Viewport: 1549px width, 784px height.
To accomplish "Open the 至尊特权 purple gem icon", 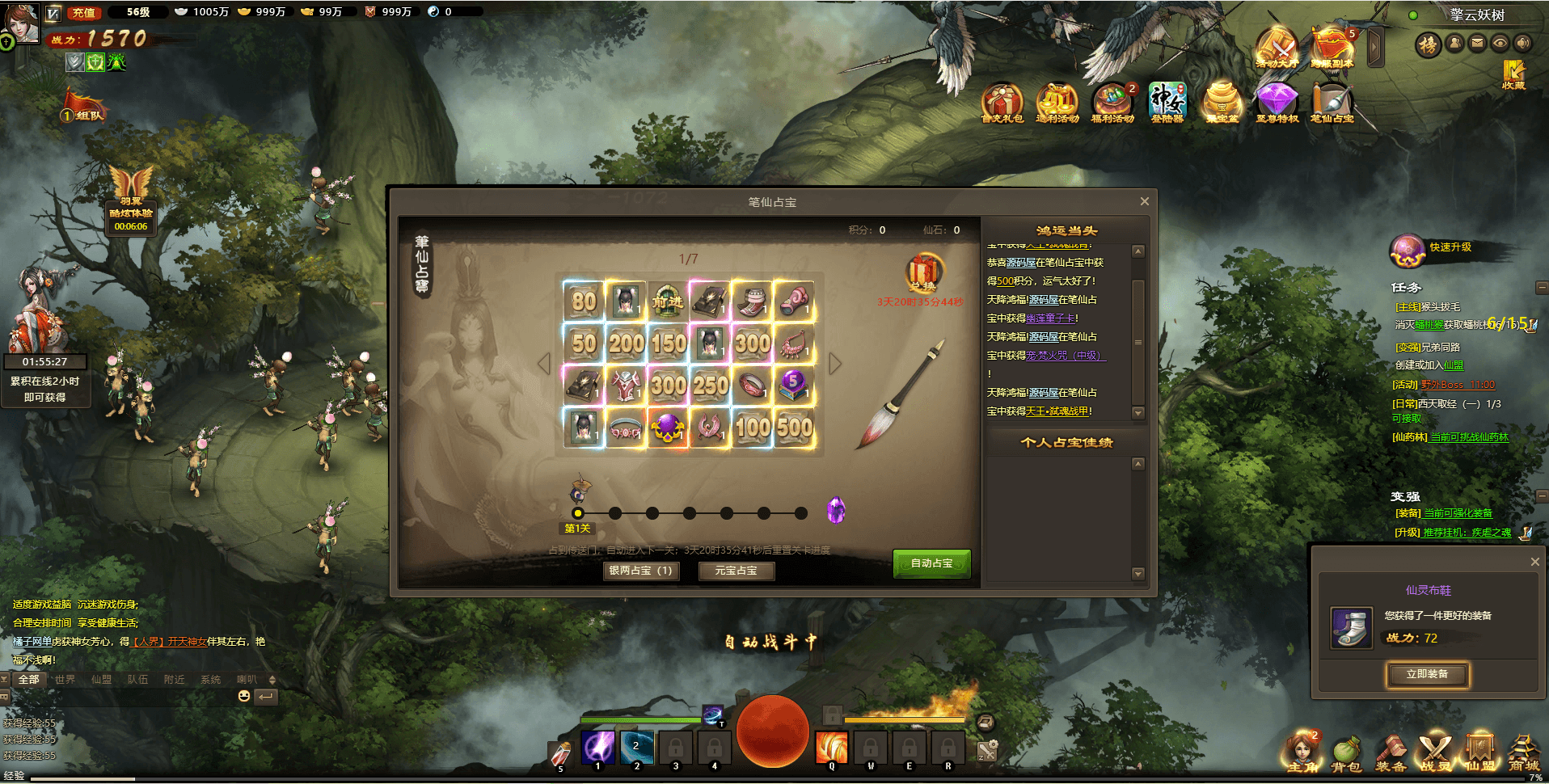I will coord(1277,103).
